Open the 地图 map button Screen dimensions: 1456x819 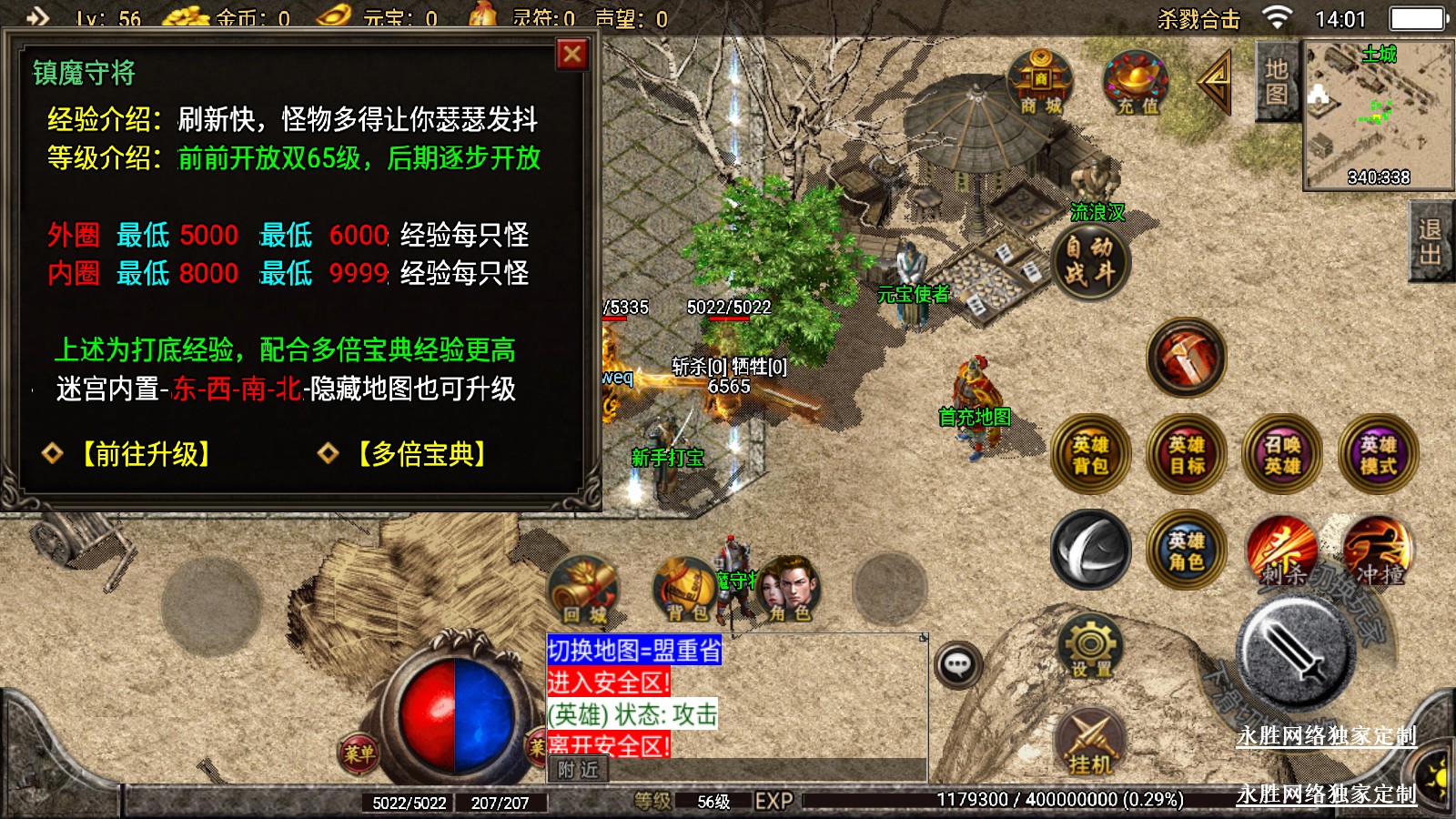click(x=1276, y=82)
